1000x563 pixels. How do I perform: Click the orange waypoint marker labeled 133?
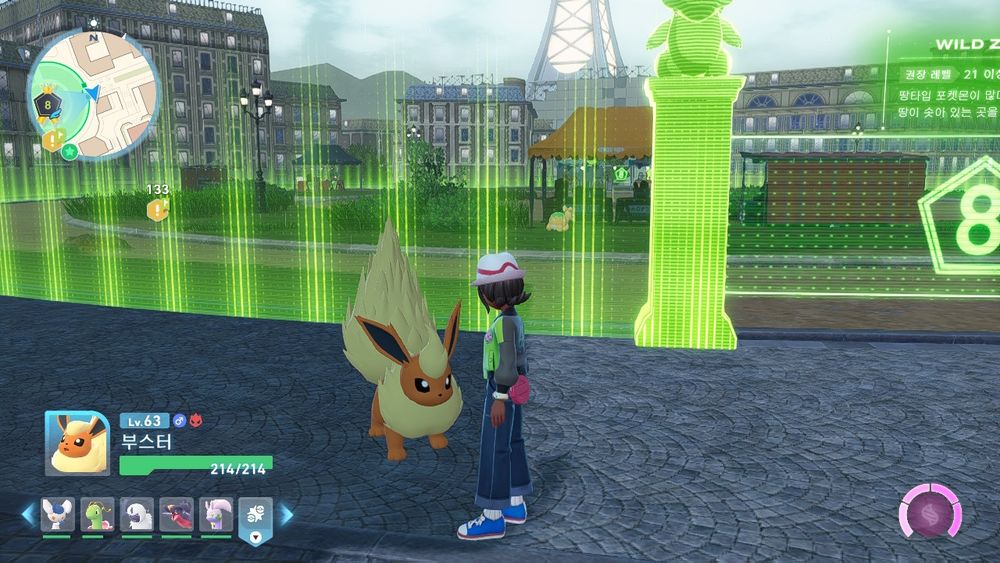[x=157, y=209]
